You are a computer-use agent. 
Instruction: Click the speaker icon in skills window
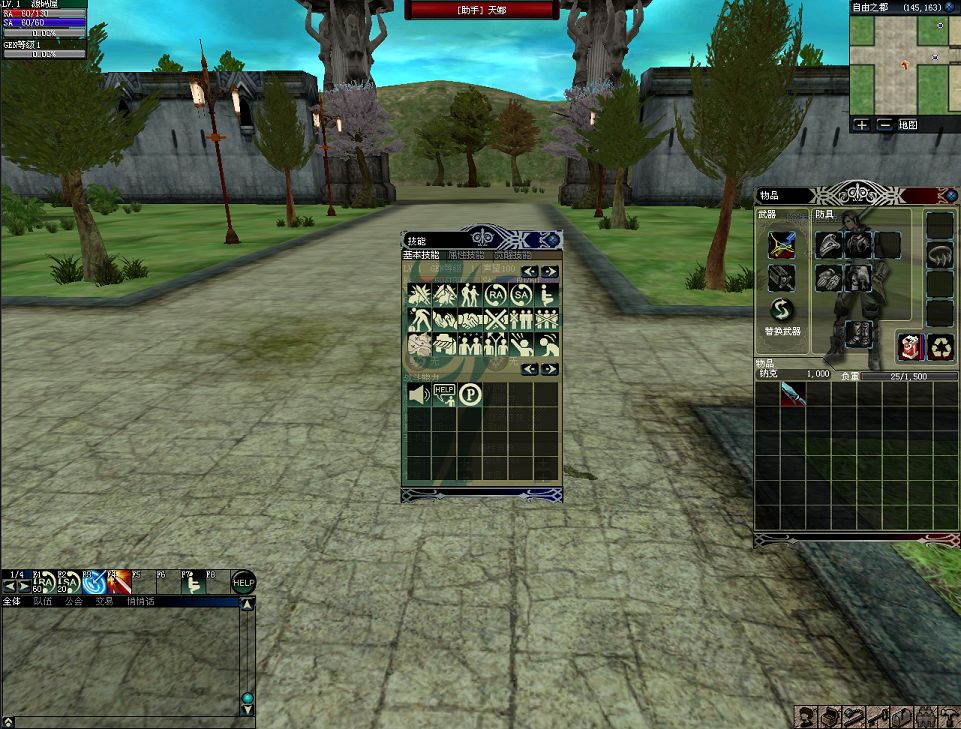point(418,394)
